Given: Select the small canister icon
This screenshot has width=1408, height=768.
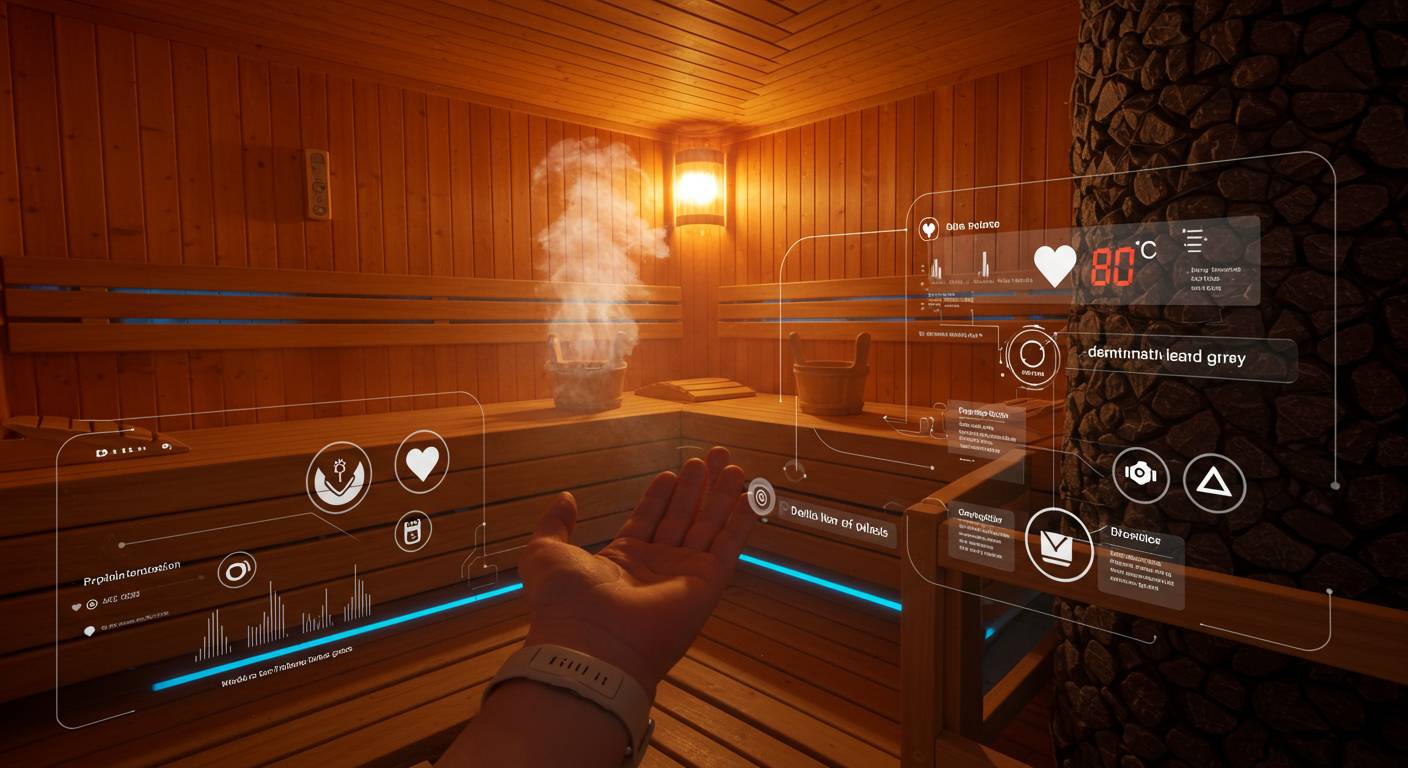Looking at the screenshot, I should click(412, 532).
